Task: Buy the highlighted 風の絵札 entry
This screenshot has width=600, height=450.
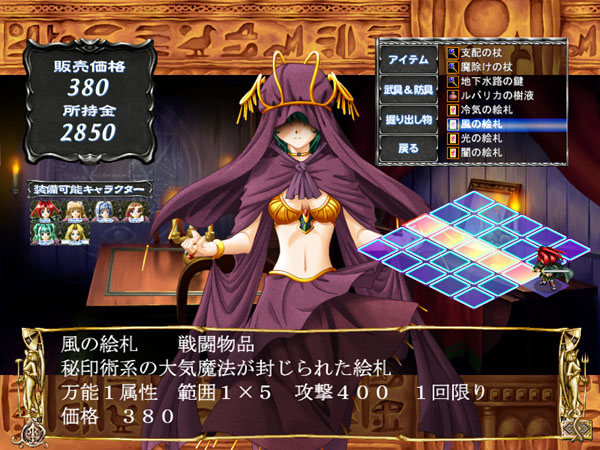Action: click(x=491, y=124)
